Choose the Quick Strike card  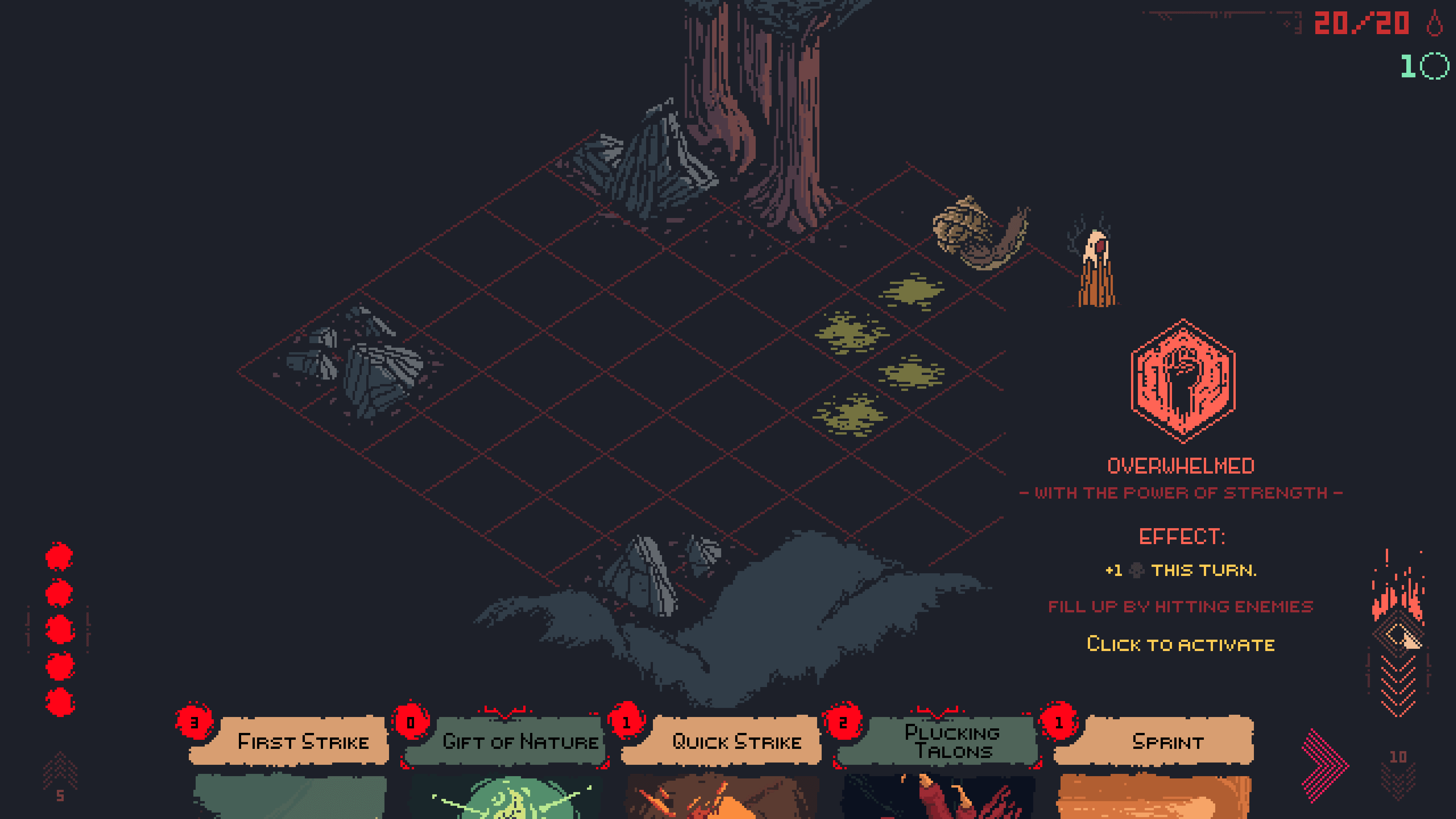point(722,763)
